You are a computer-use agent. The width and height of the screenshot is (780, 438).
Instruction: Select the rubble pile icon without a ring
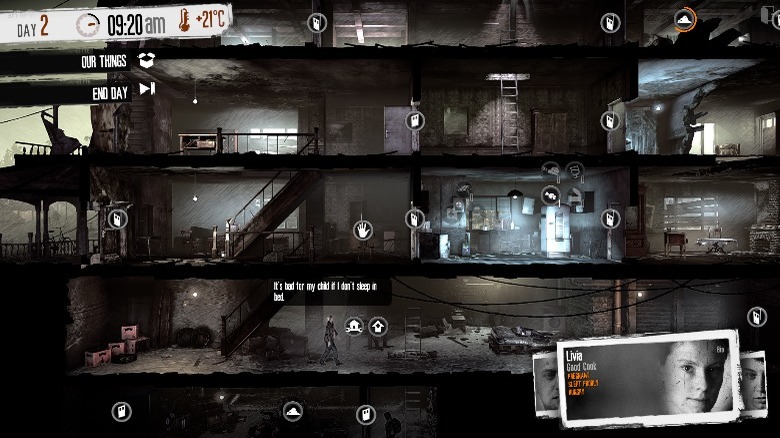293,411
